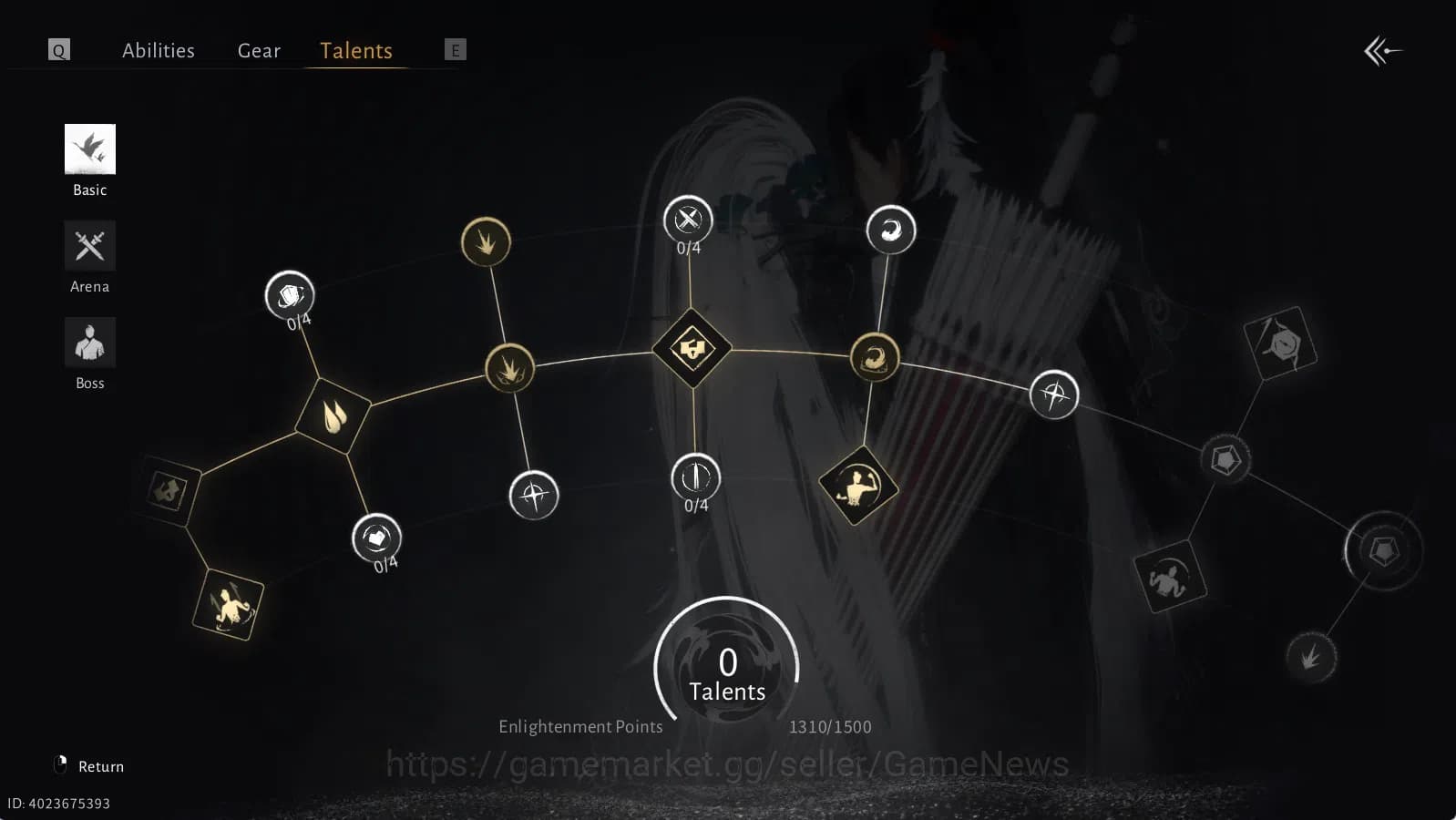Click the swirl circle node at top right
The height and width of the screenshot is (820, 1456).
[x=891, y=230]
